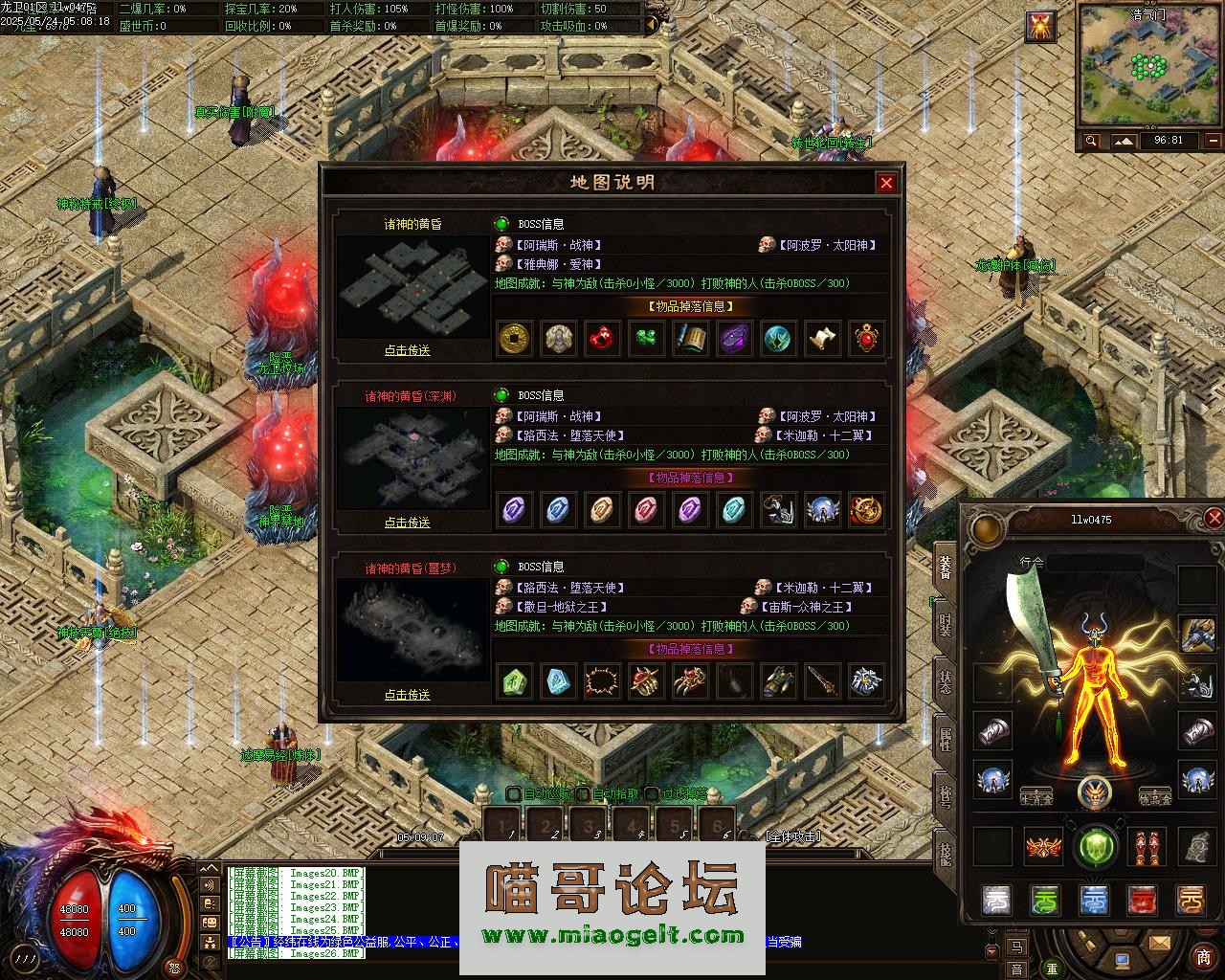Toggle the 自动拾取 auto-pickup checkbox
1225x980 pixels.
[x=582, y=793]
